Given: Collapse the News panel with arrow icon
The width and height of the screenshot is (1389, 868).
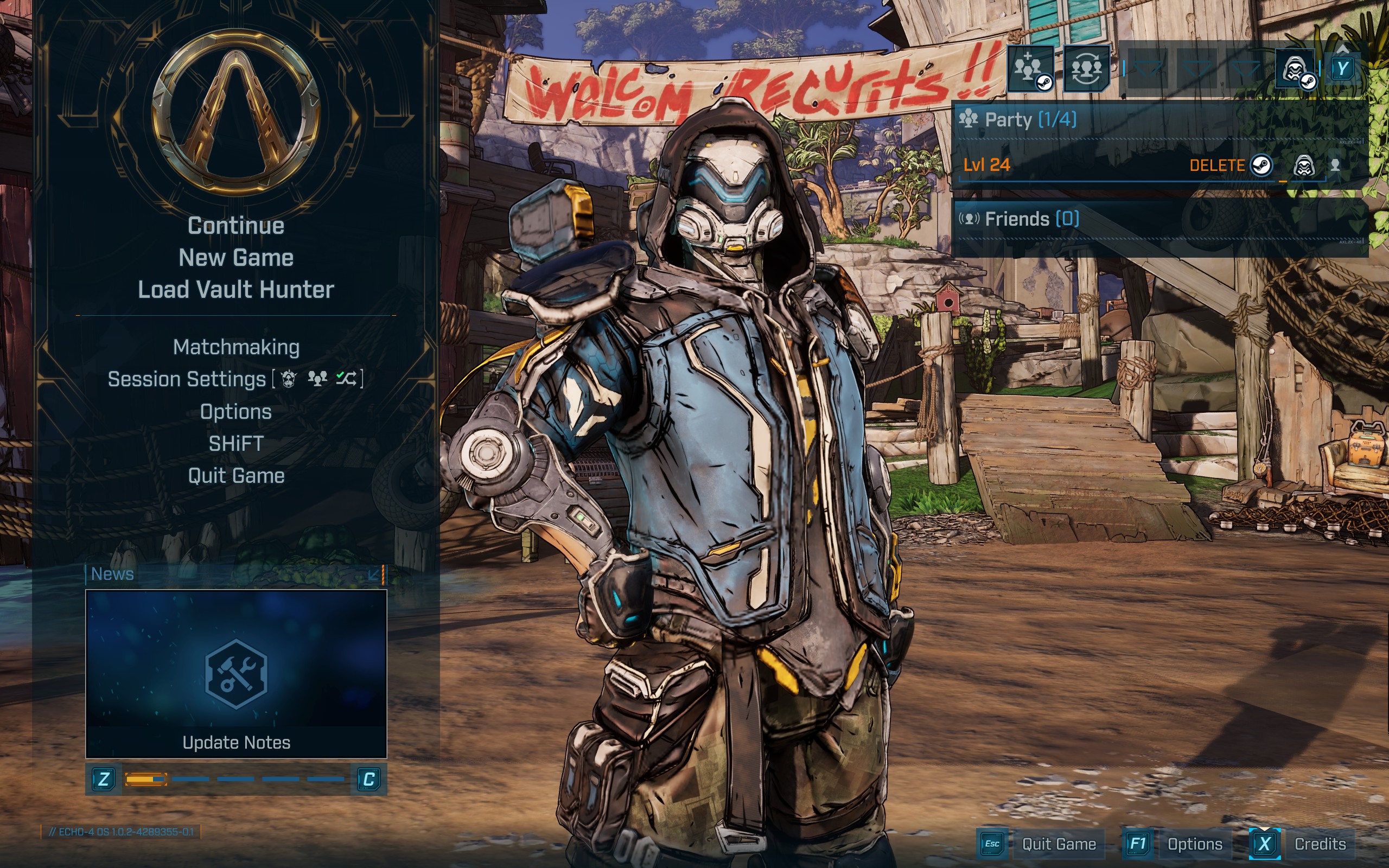Looking at the screenshot, I should pyautogui.click(x=374, y=574).
